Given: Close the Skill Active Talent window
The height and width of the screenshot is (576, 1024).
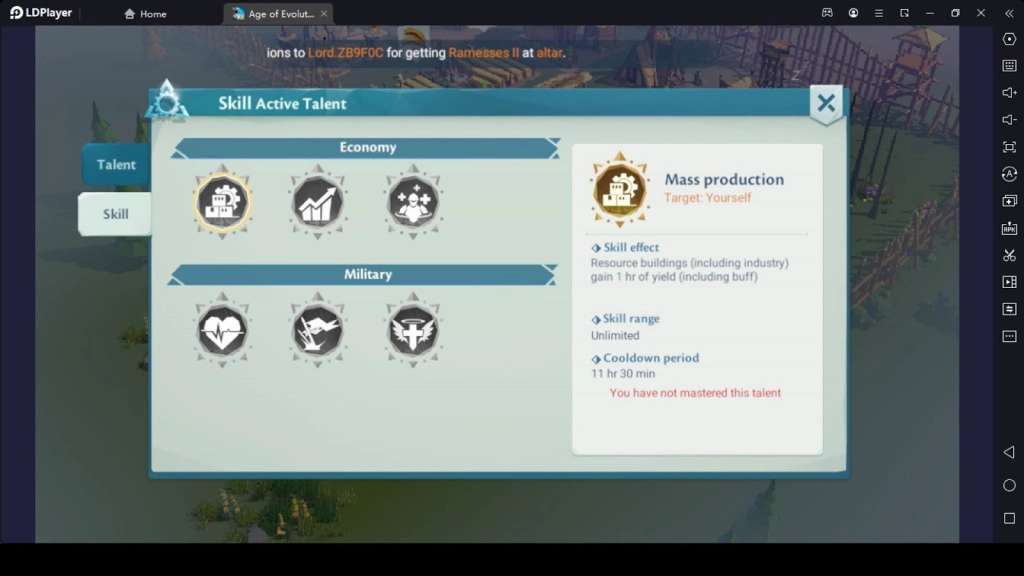Looking at the screenshot, I should (826, 103).
